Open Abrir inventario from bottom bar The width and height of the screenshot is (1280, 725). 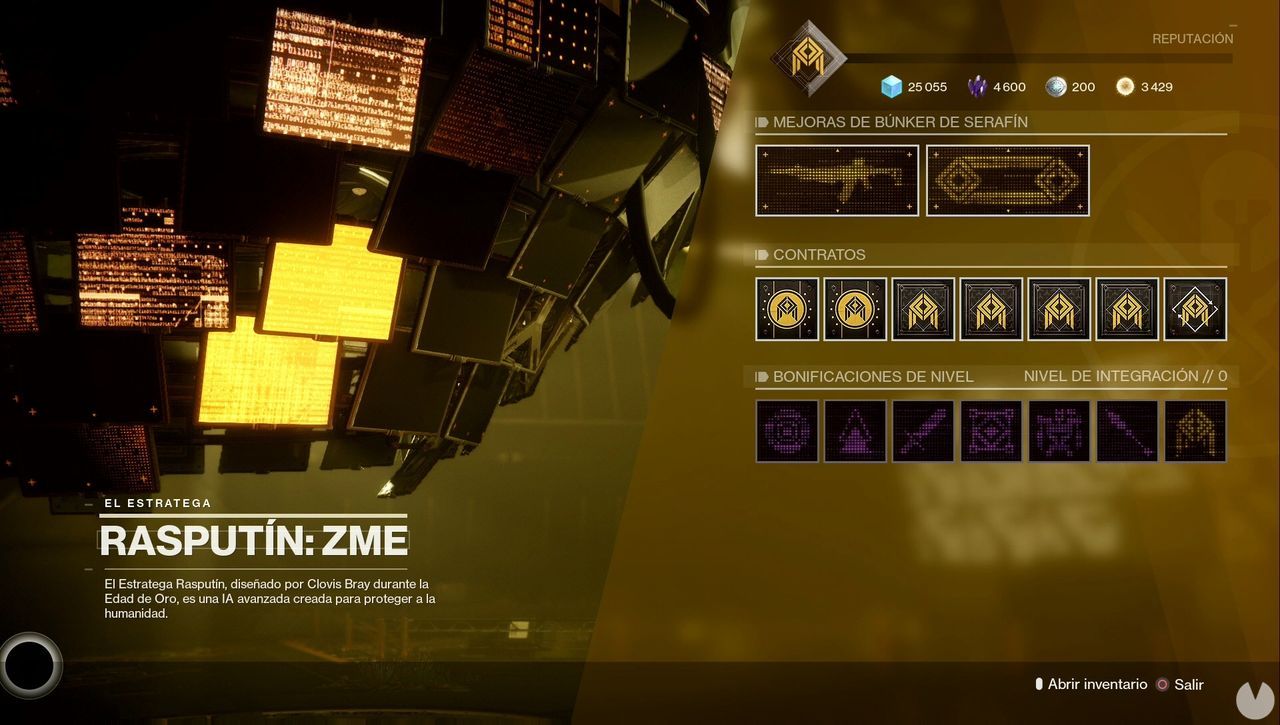[x=1096, y=684]
